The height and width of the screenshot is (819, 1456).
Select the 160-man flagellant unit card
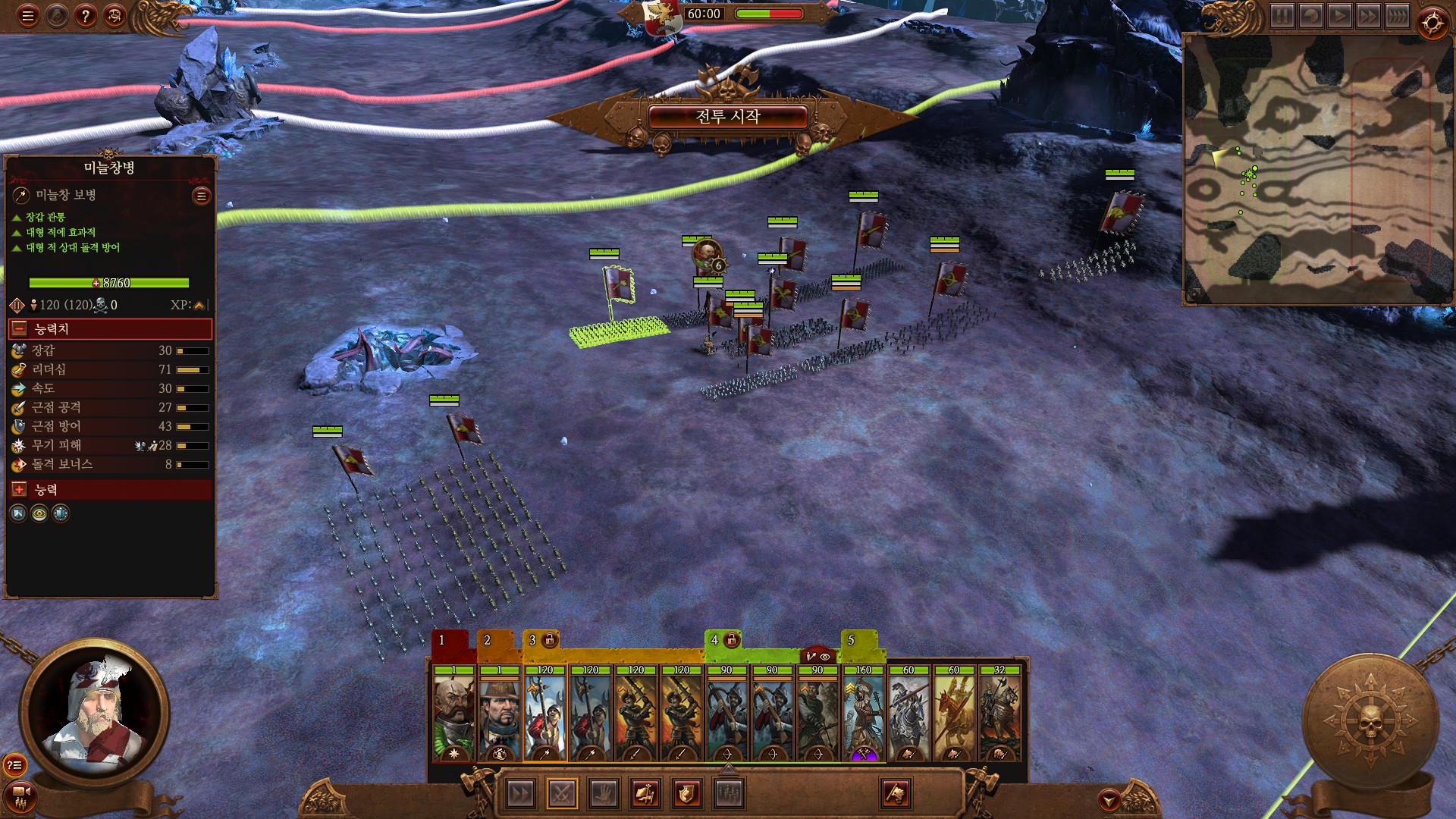click(863, 714)
